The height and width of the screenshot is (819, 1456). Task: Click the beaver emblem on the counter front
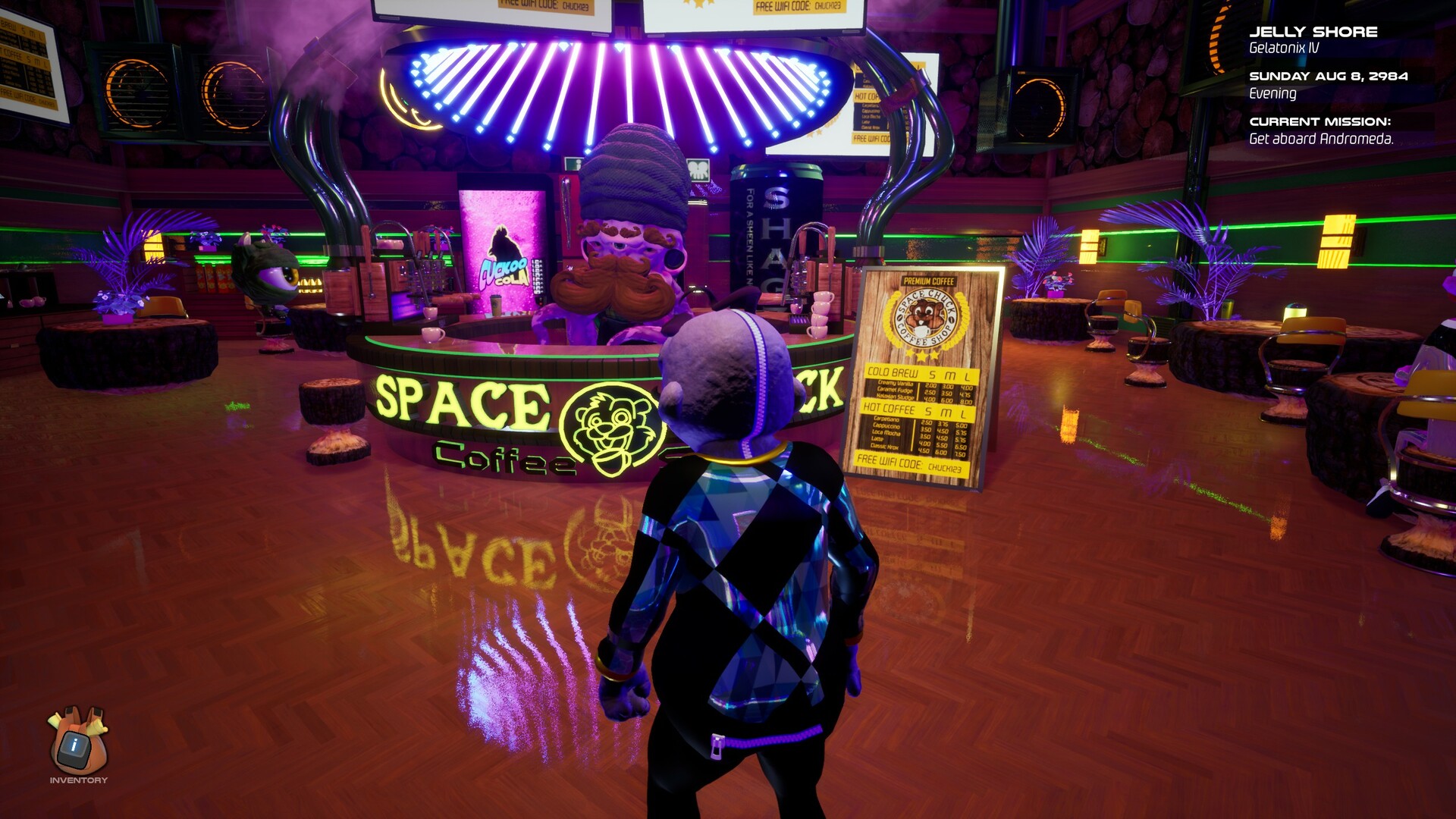[x=611, y=426]
